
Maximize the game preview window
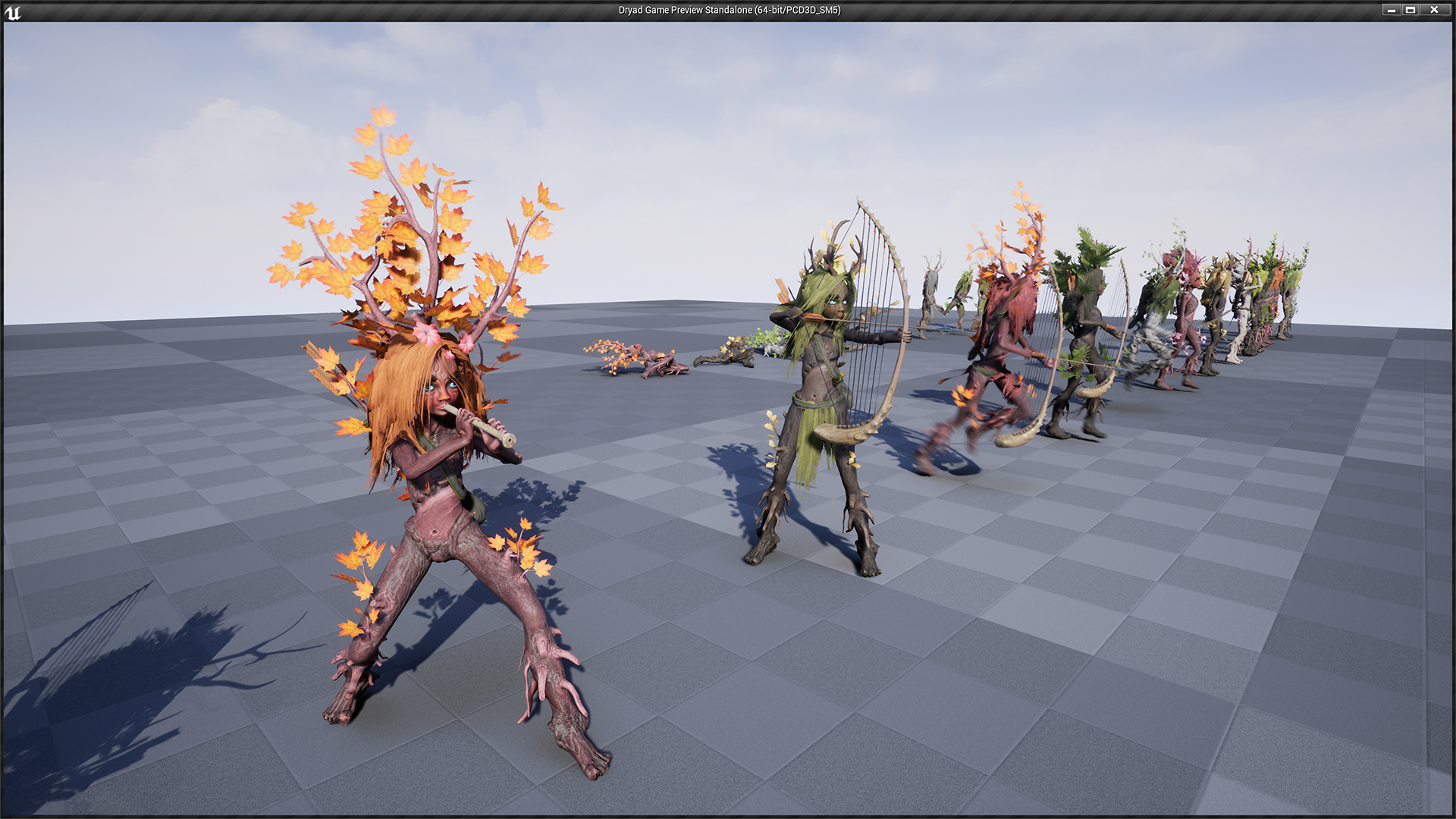tap(1413, 10)
